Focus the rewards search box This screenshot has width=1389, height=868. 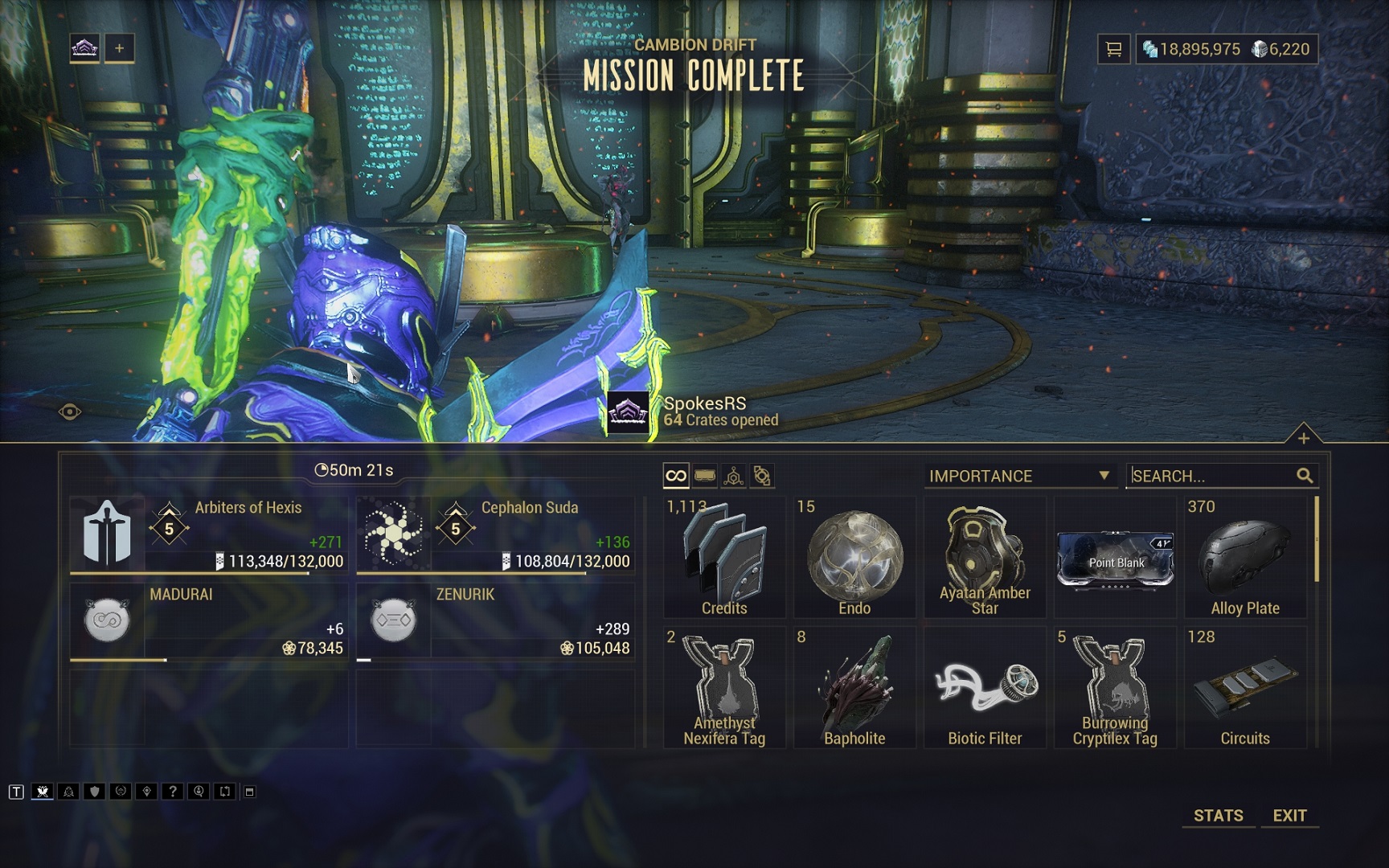[x=1214, y=476]
